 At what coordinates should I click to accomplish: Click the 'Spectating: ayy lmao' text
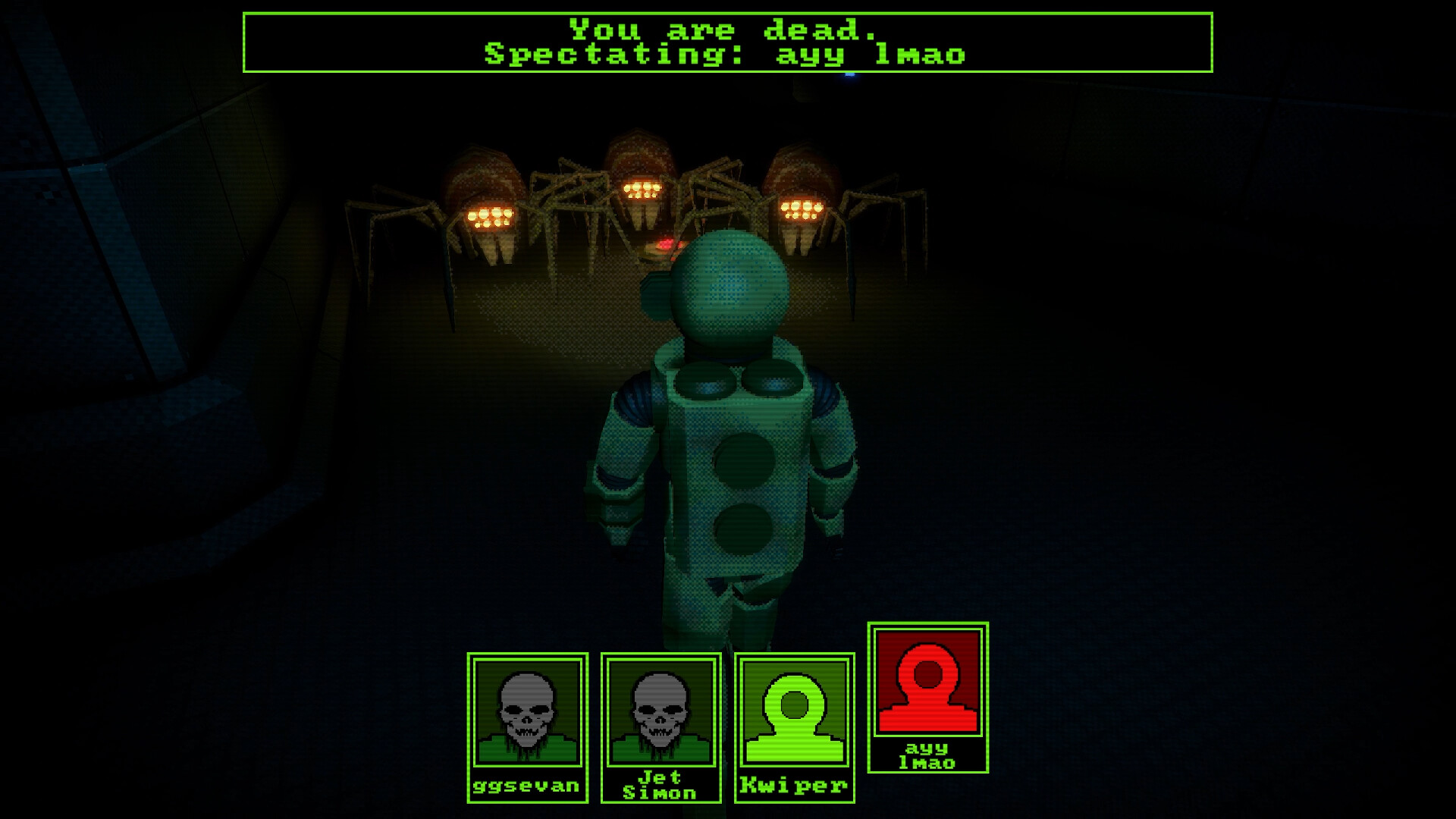point(722,55)
